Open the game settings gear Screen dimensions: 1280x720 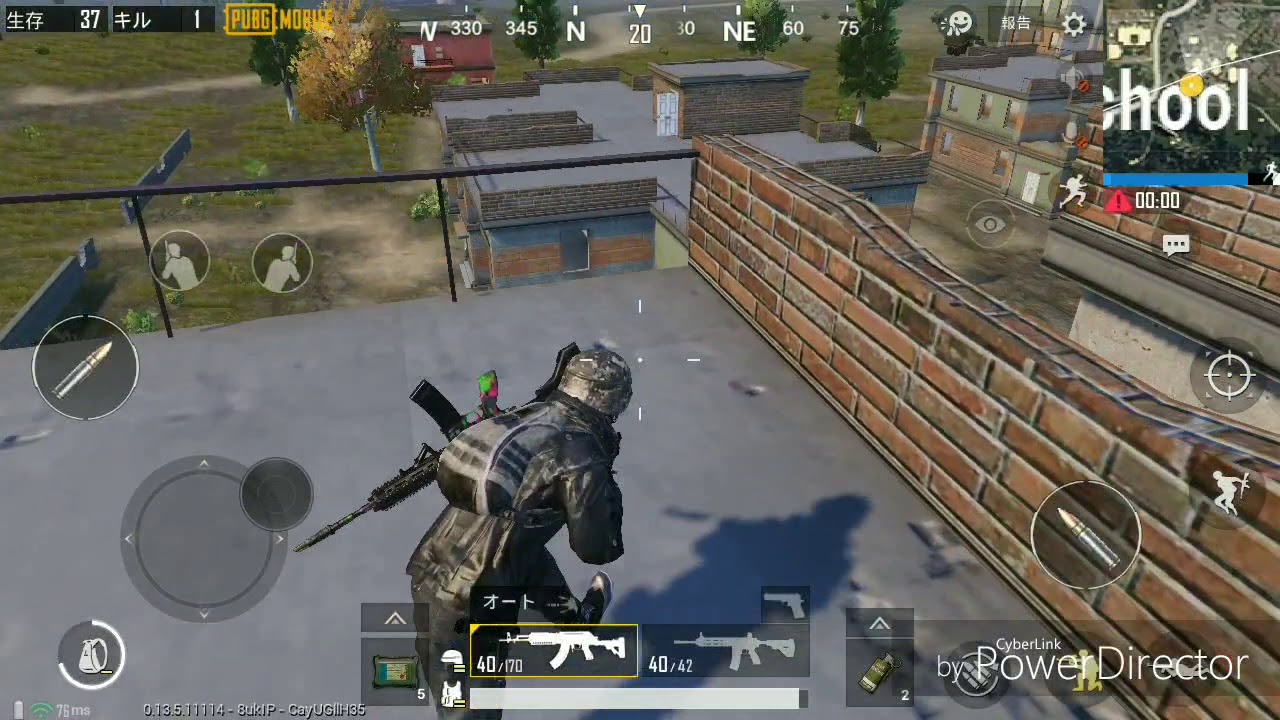pos(1074,25)
